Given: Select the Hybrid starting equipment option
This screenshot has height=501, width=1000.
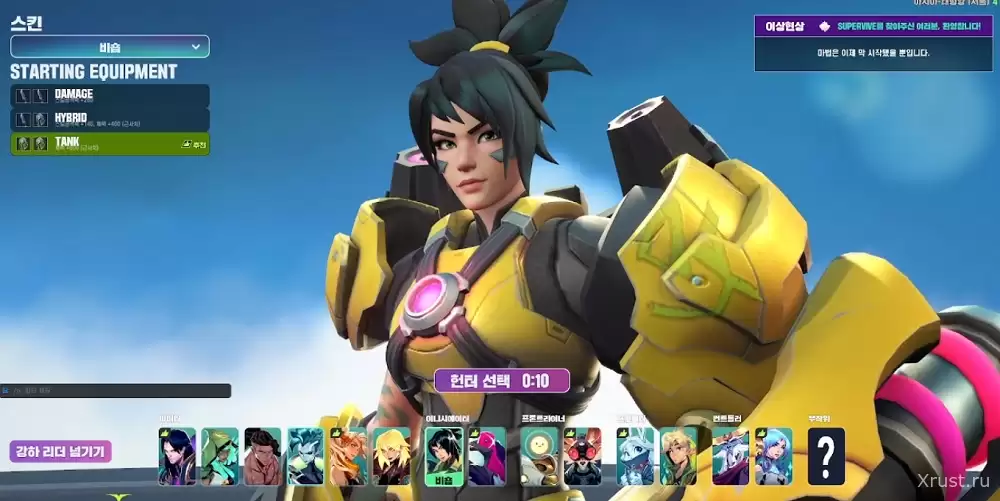Looking at the screenshot, I should click(x=110, y=120).
